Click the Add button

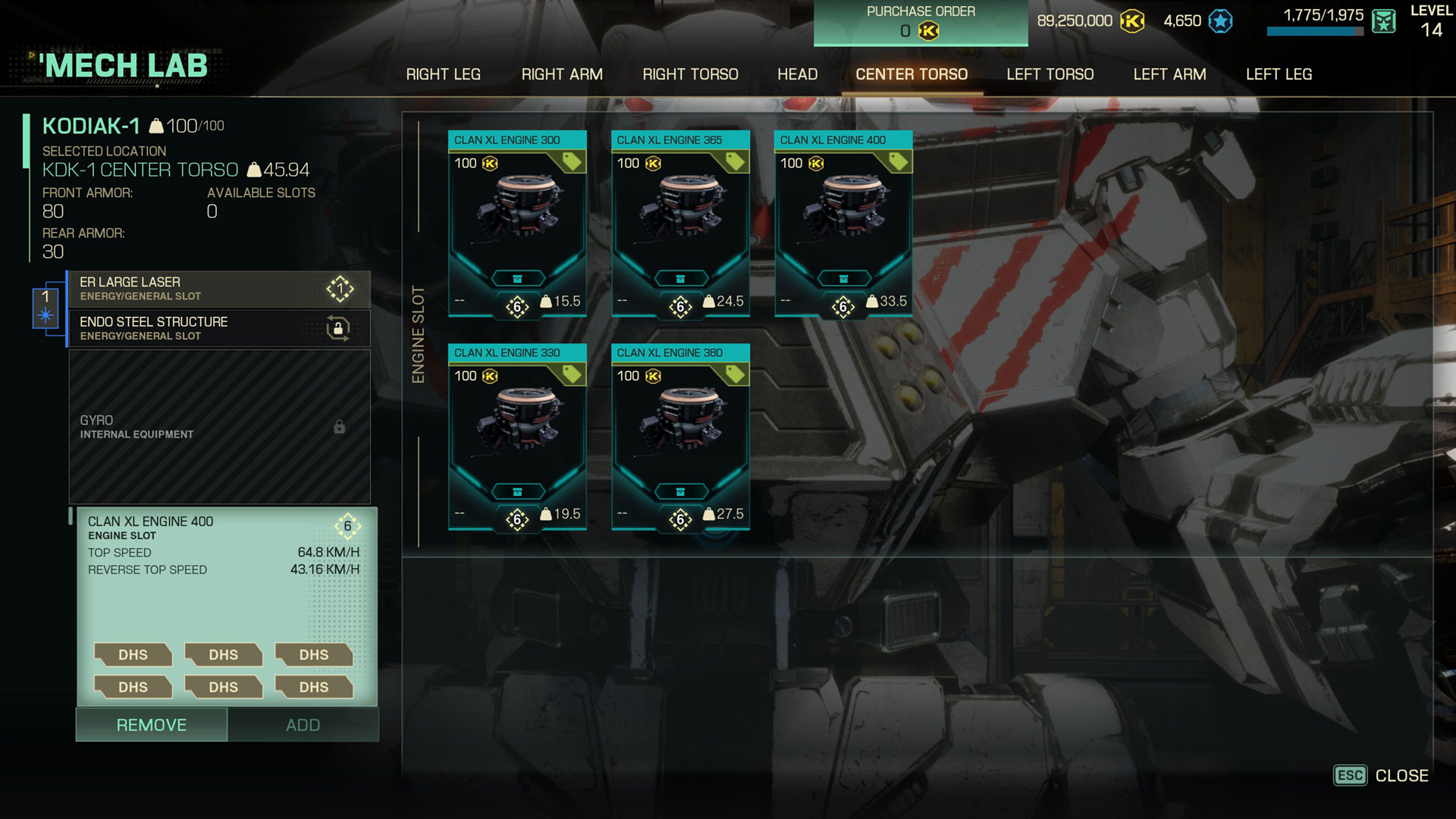(x=303, y=725)
